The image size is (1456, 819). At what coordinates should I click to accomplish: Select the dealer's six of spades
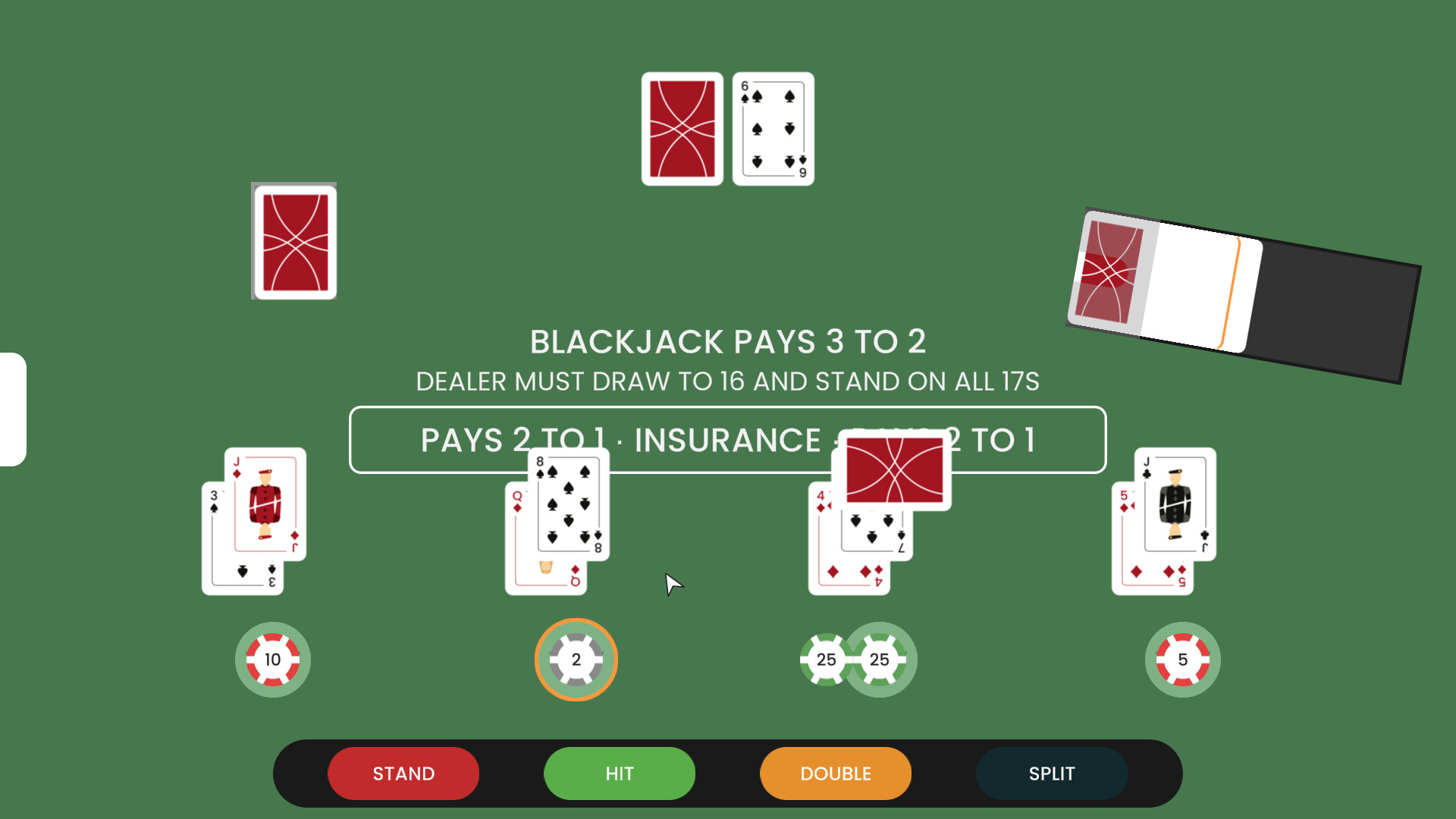tap(773, 127)
